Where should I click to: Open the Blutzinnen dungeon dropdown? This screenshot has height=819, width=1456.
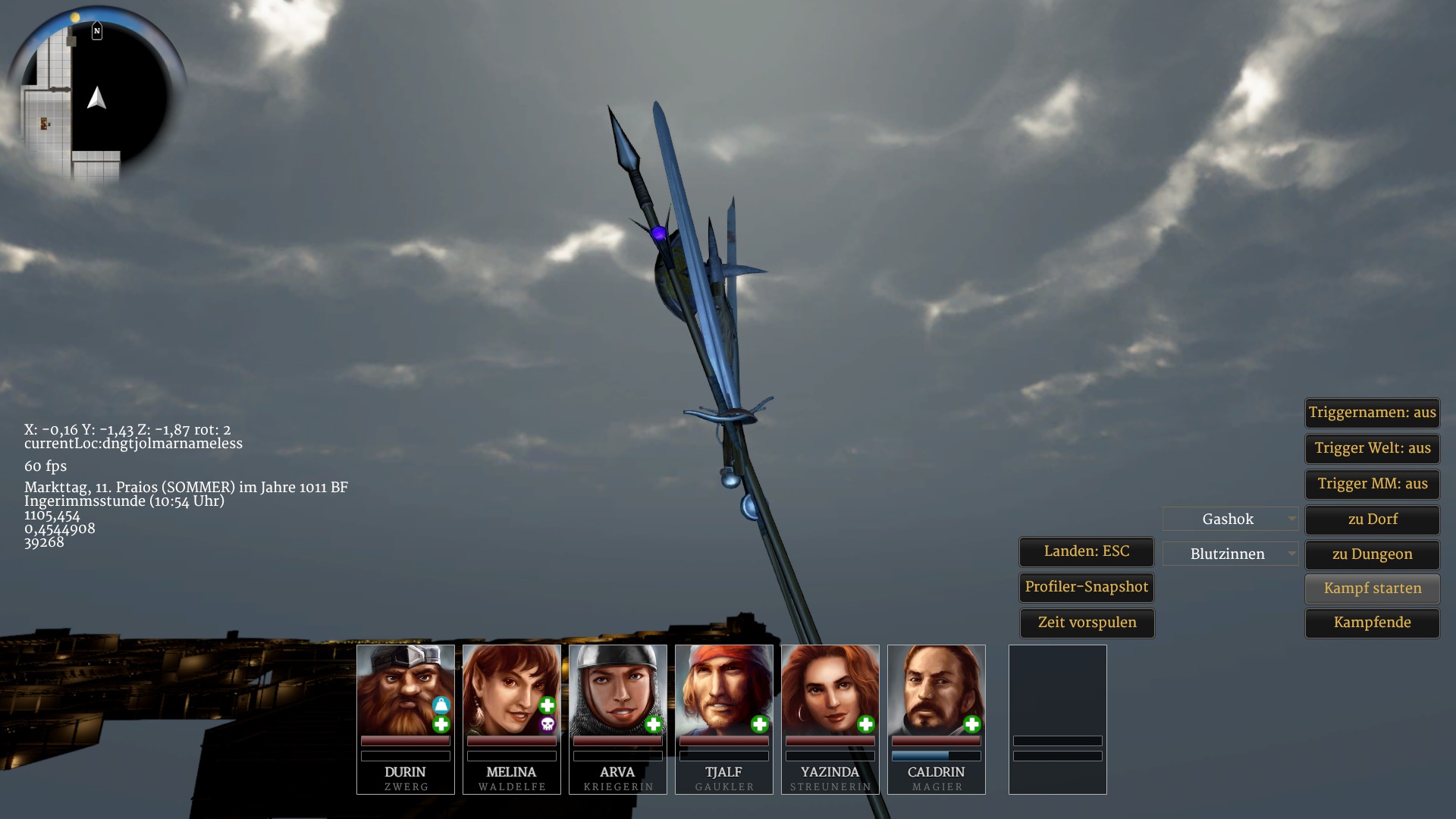tap(1230, 554)
